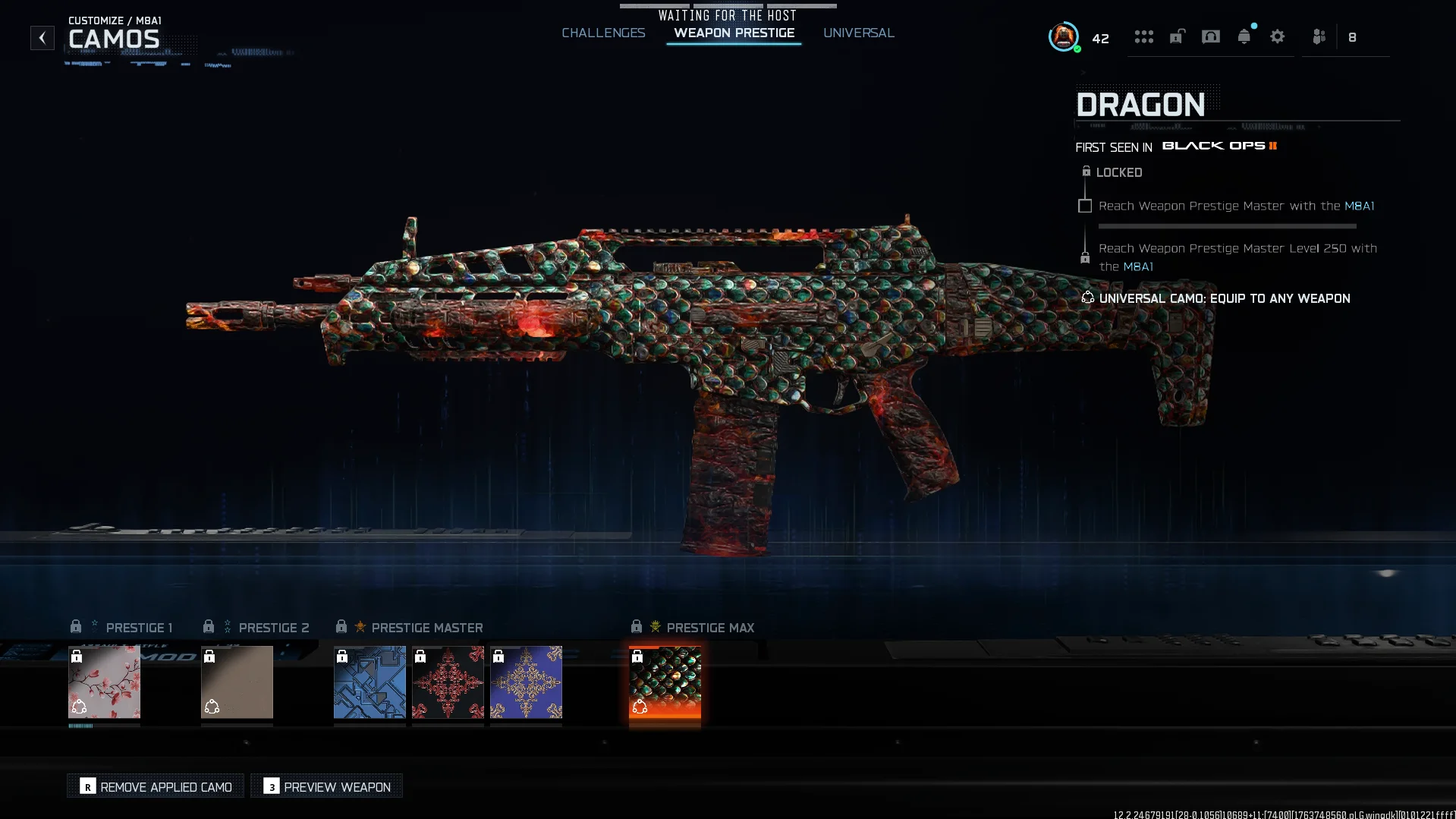Select the Weapon Prestige tab

[734, 33]
